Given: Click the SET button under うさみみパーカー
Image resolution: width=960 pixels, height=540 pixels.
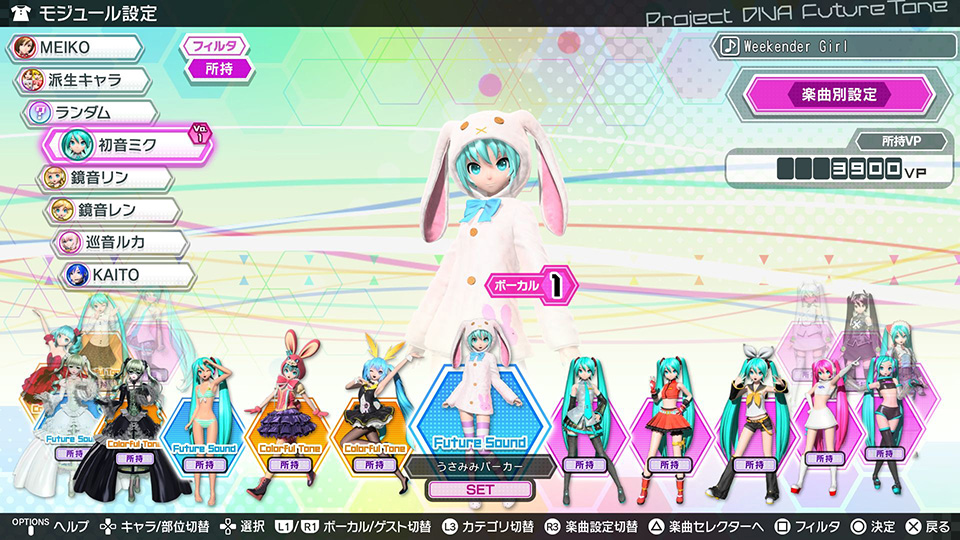Looking at the screenshot, I should click(480, 490).
